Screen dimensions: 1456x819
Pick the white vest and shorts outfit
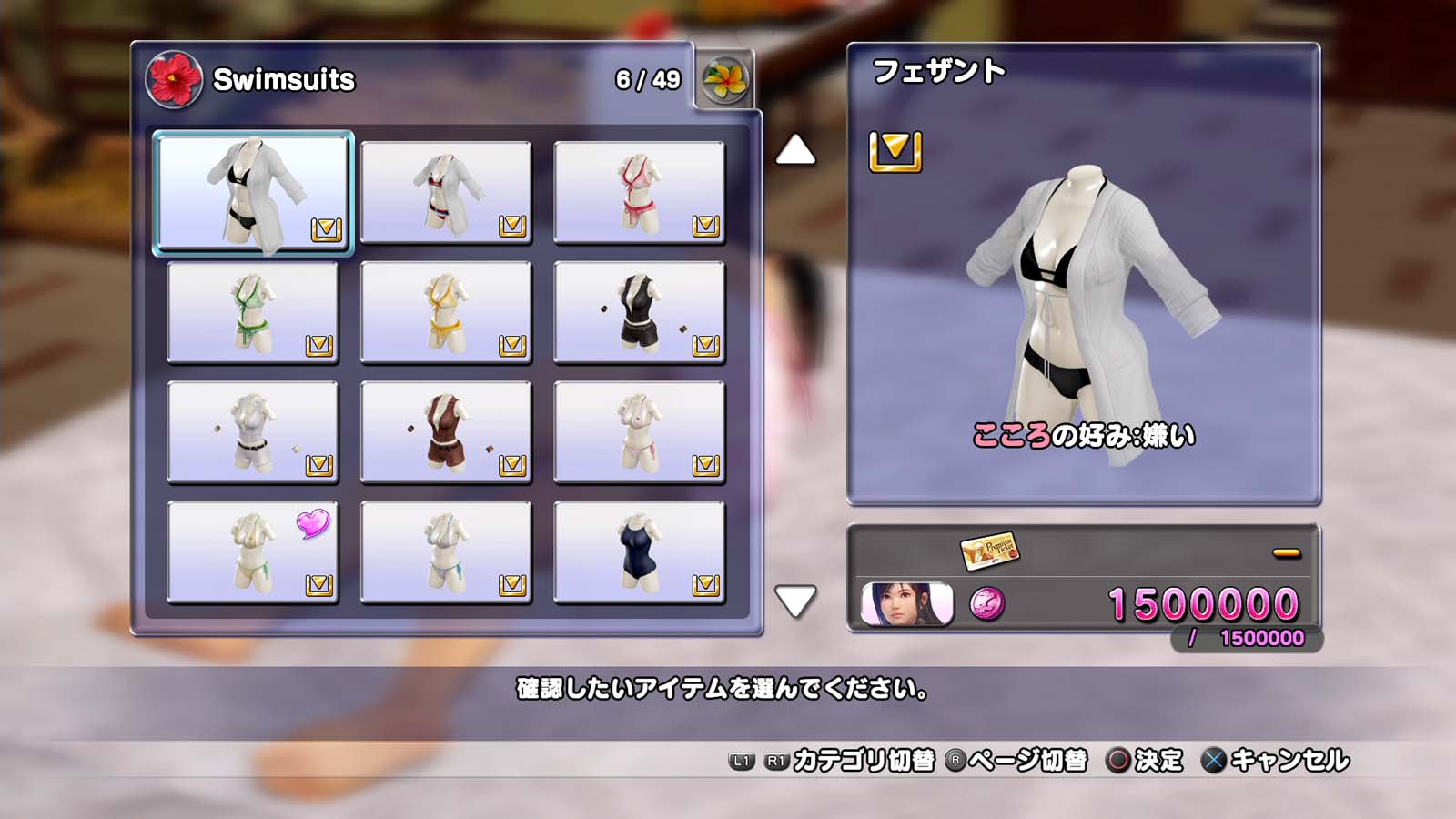[253, 432]
